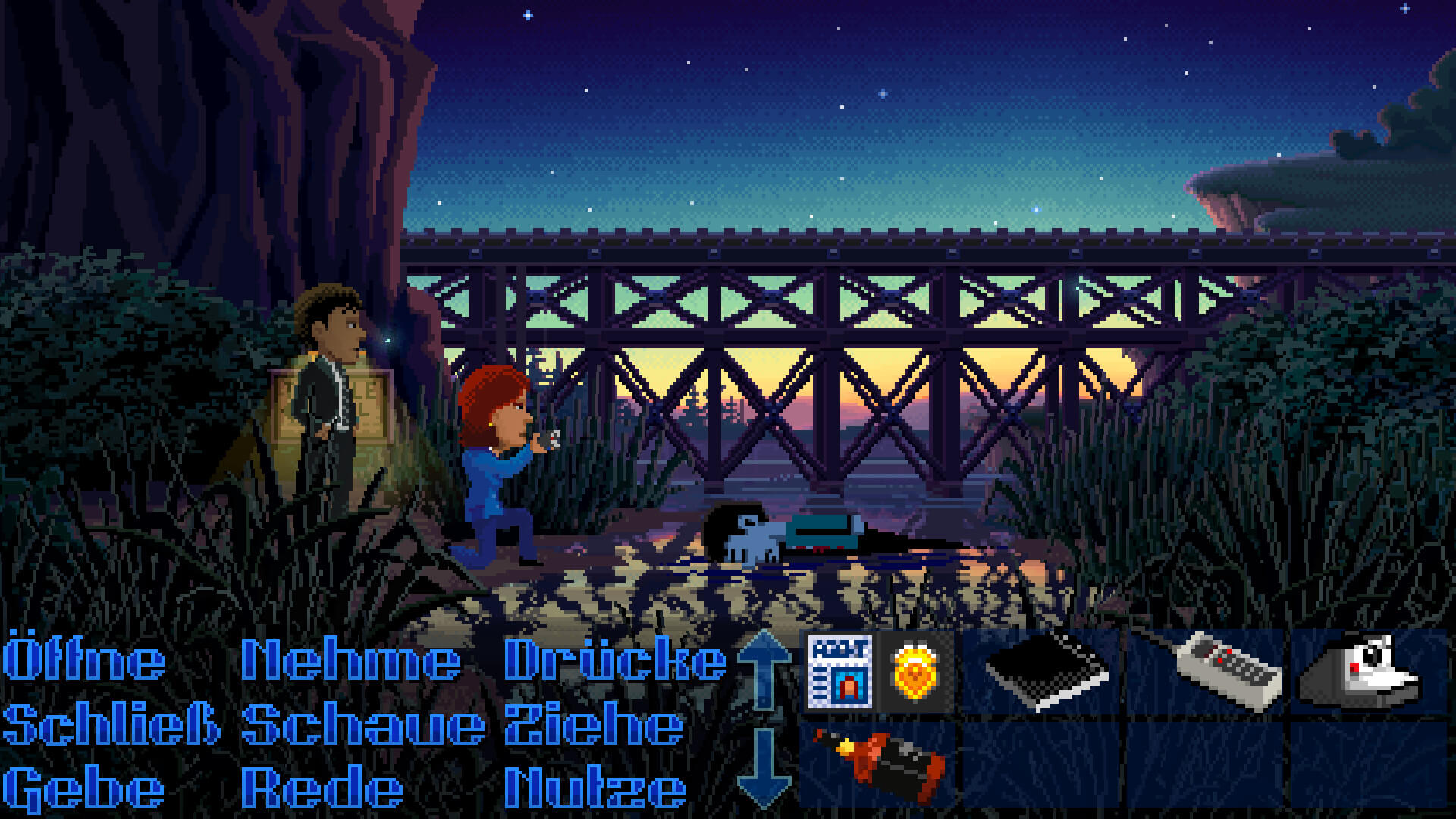The width and height of the screenshot is (1456, 819).
Task: Select the agent ID card item
Action: [x=840, y=672]
